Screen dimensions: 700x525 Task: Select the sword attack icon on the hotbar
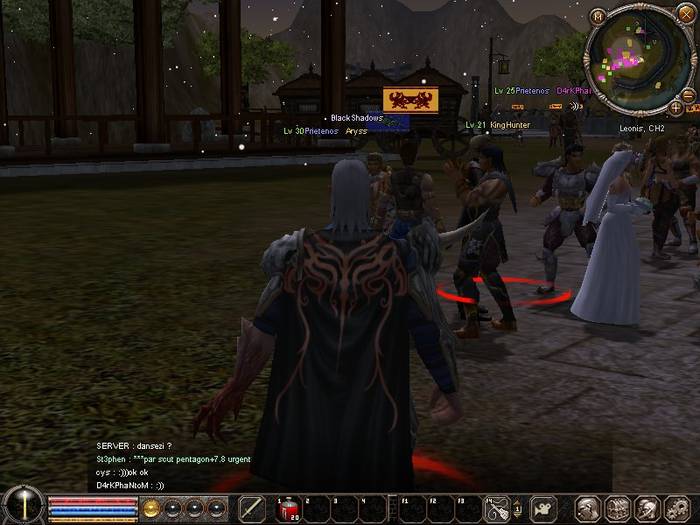[253, 509]
